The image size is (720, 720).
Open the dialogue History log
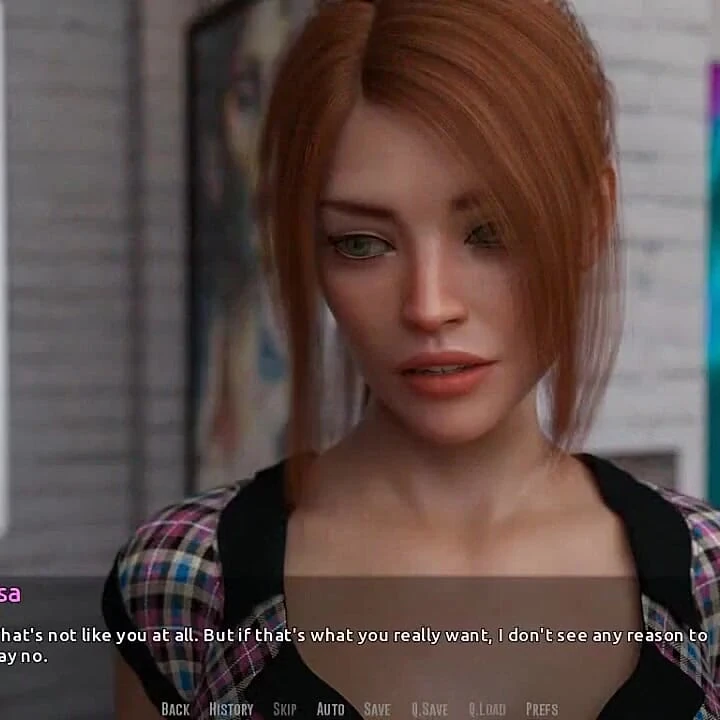[231, 709]
